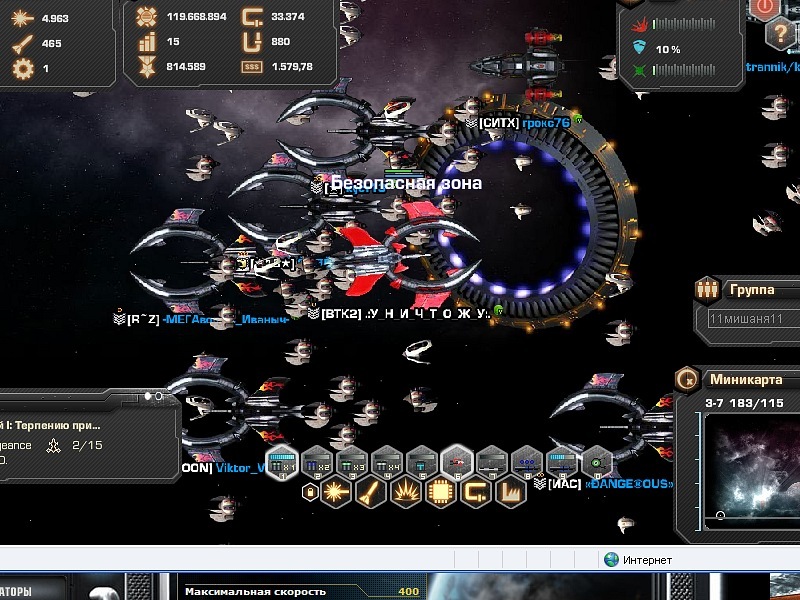Select hotbar slot 1 with x1 laser ammo

click(x=282, y=461)
